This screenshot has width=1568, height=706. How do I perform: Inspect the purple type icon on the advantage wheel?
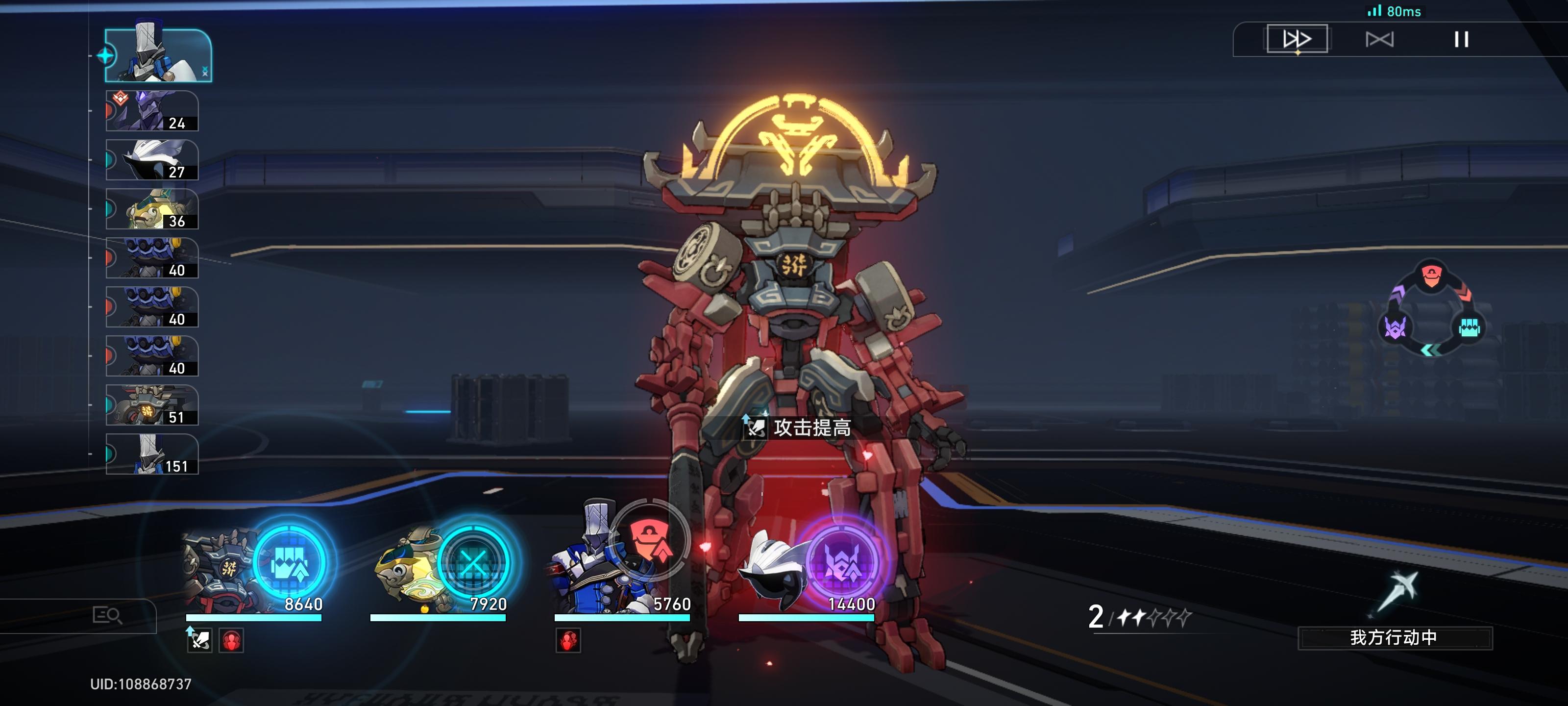pyautogui.click(x=1395, y=328)
